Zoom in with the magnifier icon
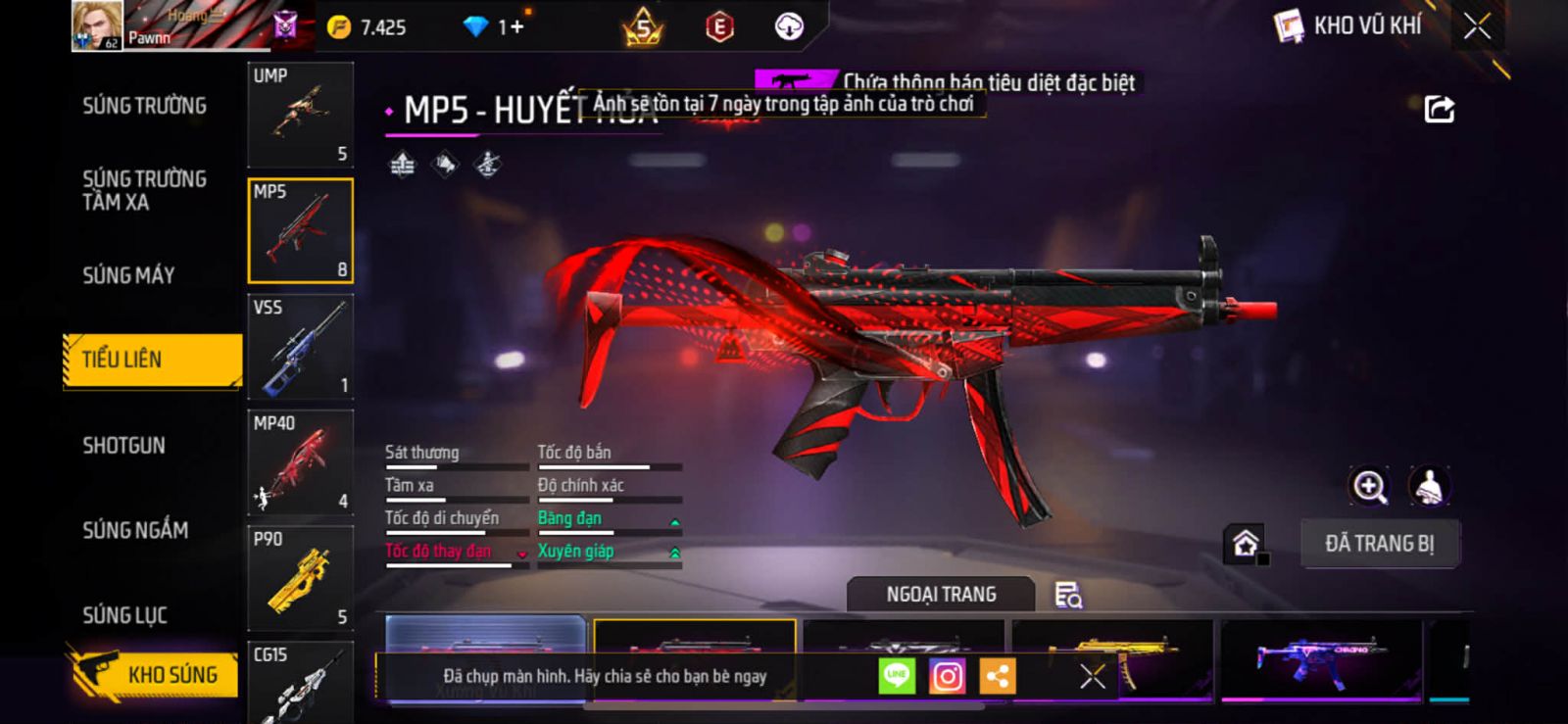This screenshot has width=1568, height=724. 1369,486
